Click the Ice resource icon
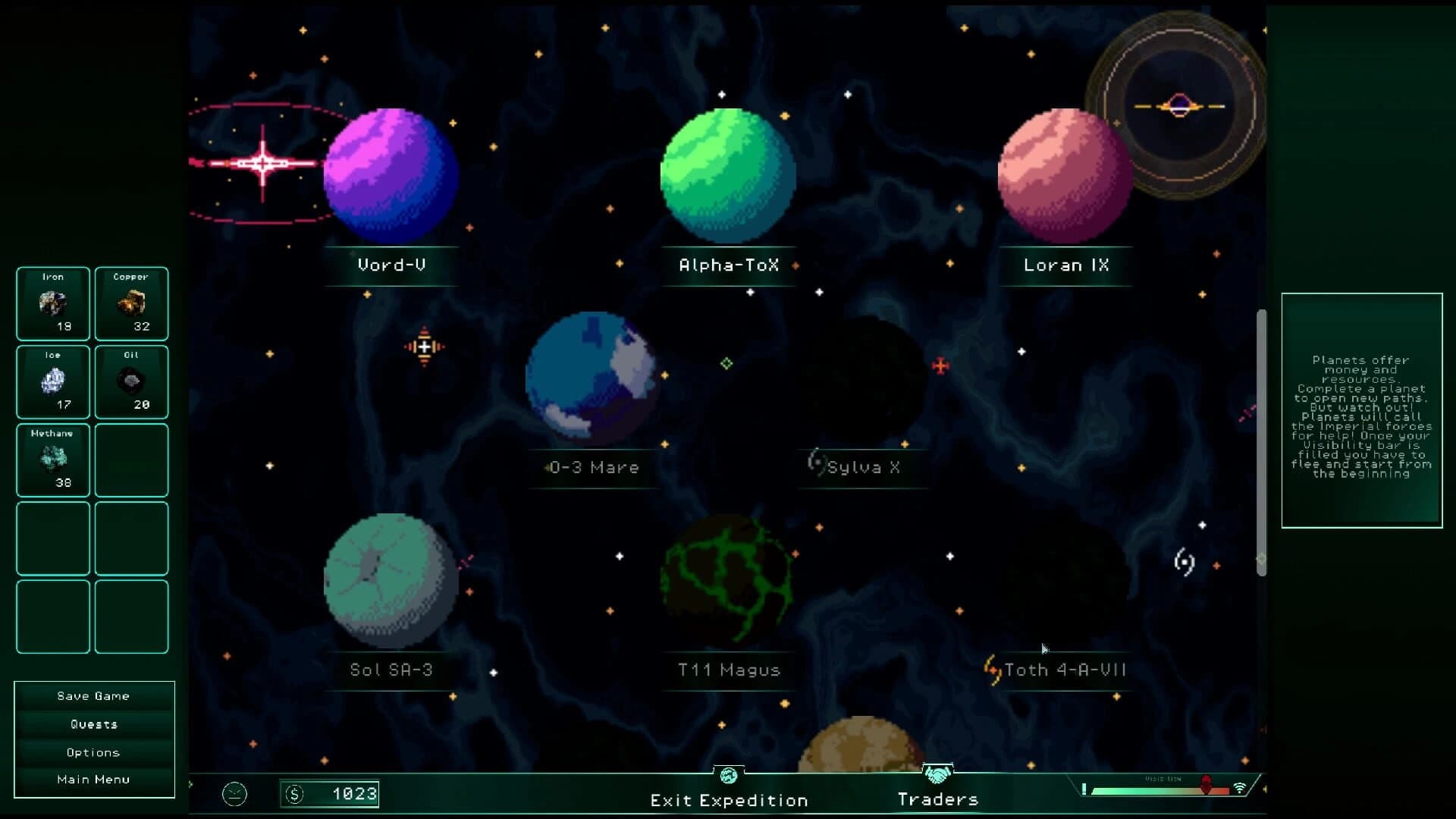 (52, 381)
